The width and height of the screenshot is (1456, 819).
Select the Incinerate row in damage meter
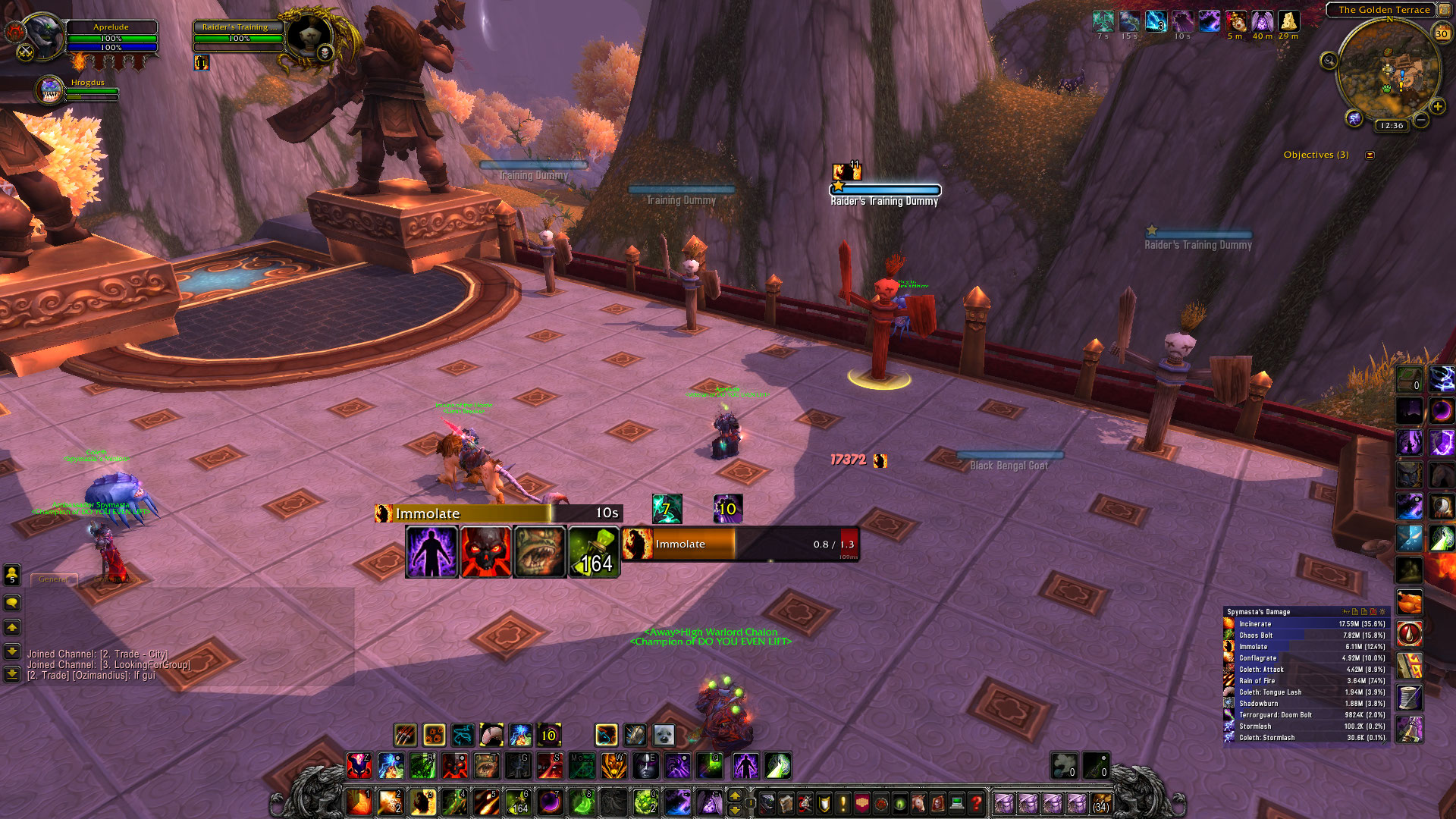(1306, 624)
